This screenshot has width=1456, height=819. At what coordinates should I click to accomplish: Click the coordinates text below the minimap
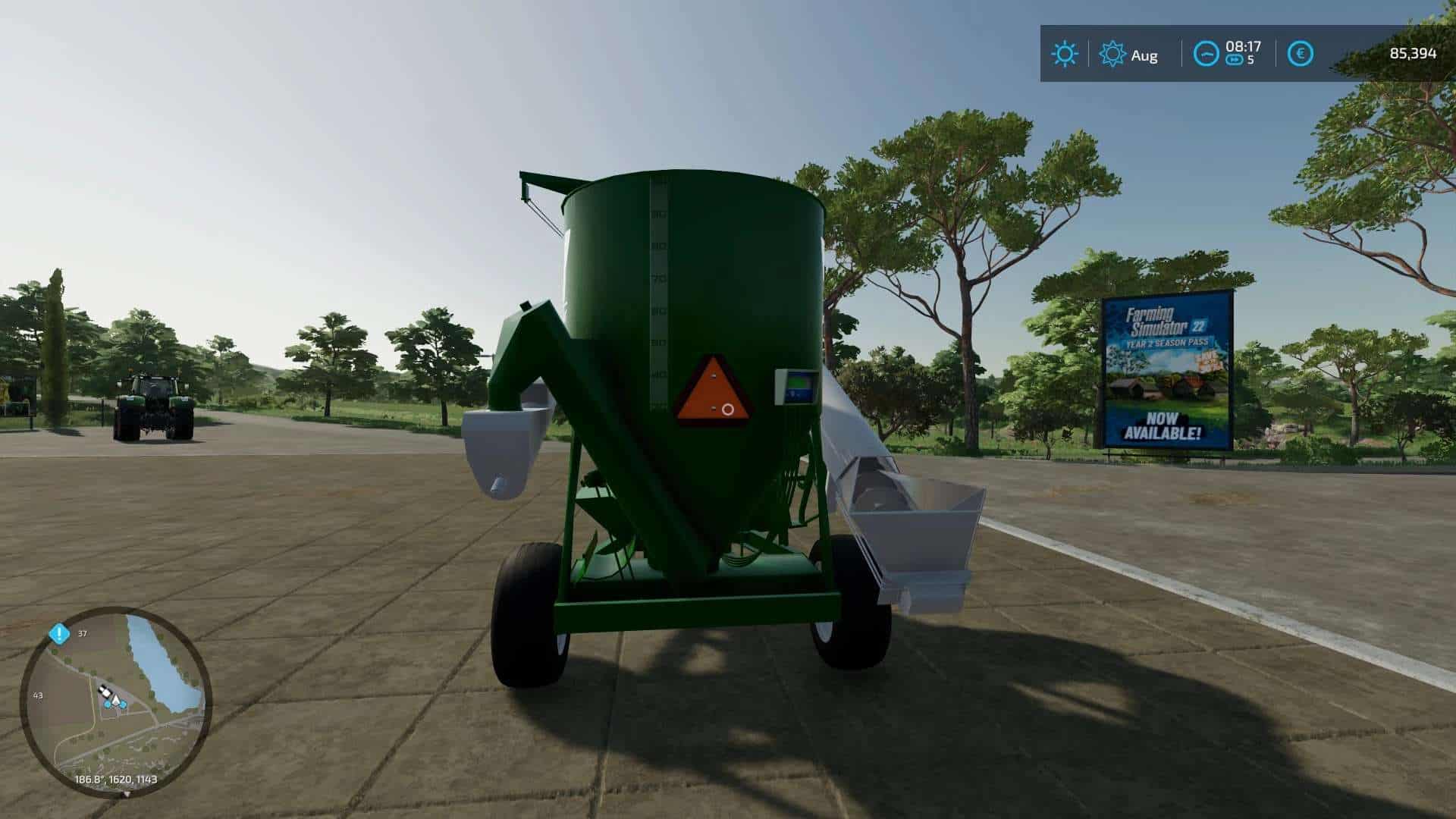point(116,780)
